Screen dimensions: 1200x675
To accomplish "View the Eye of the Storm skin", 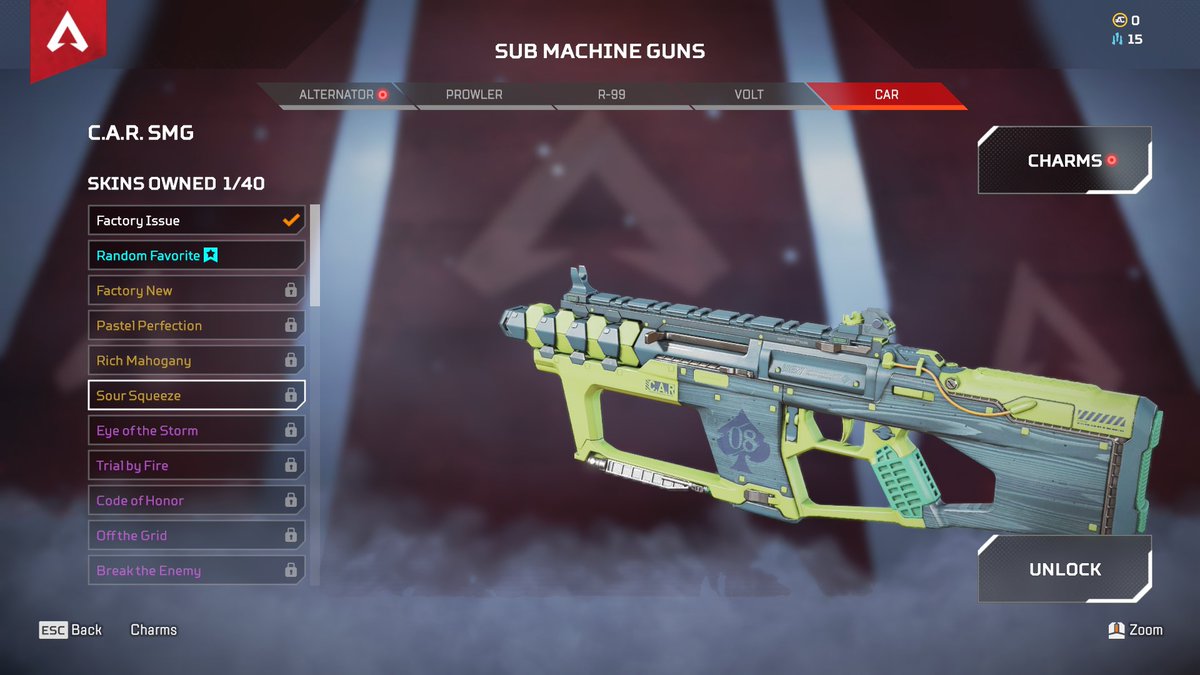I will [x=196, y=431].
